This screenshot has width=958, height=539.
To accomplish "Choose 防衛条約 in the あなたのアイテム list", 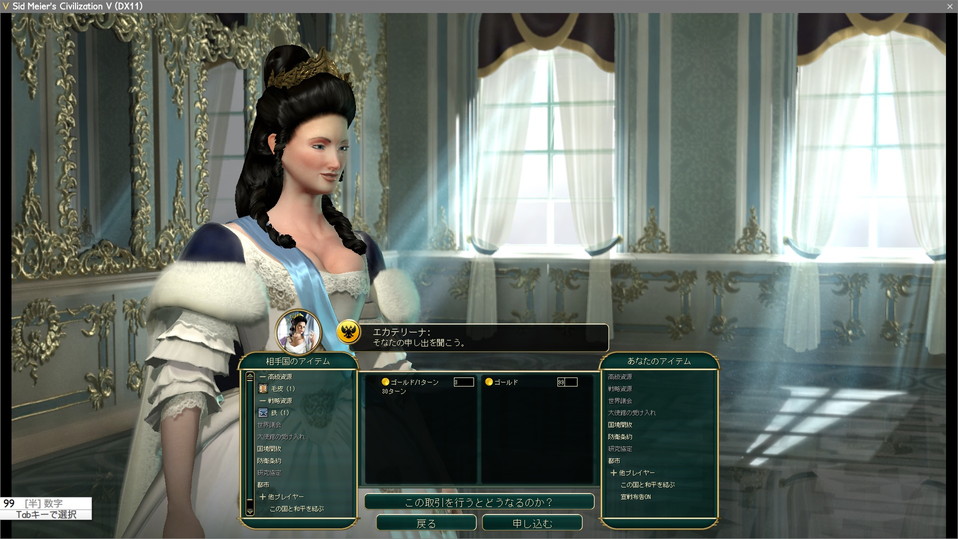I will [x=620, y=436].
